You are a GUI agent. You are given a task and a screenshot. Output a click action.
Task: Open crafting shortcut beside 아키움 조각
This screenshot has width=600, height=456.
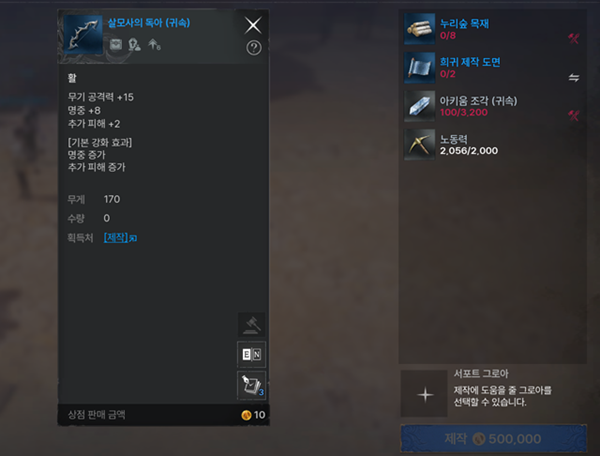point(574,113)
